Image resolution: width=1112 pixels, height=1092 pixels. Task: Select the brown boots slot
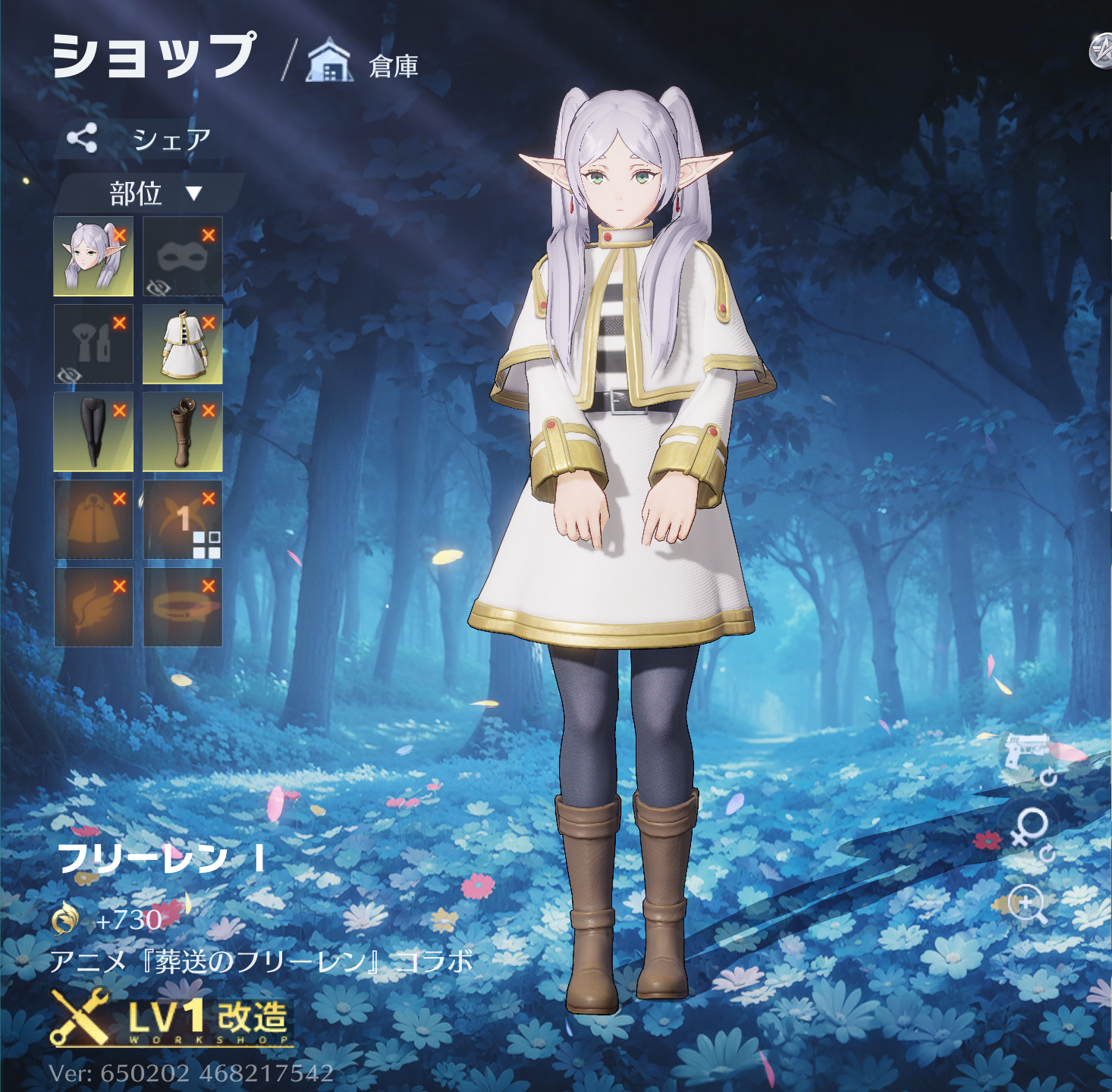(x=182, y=431)
